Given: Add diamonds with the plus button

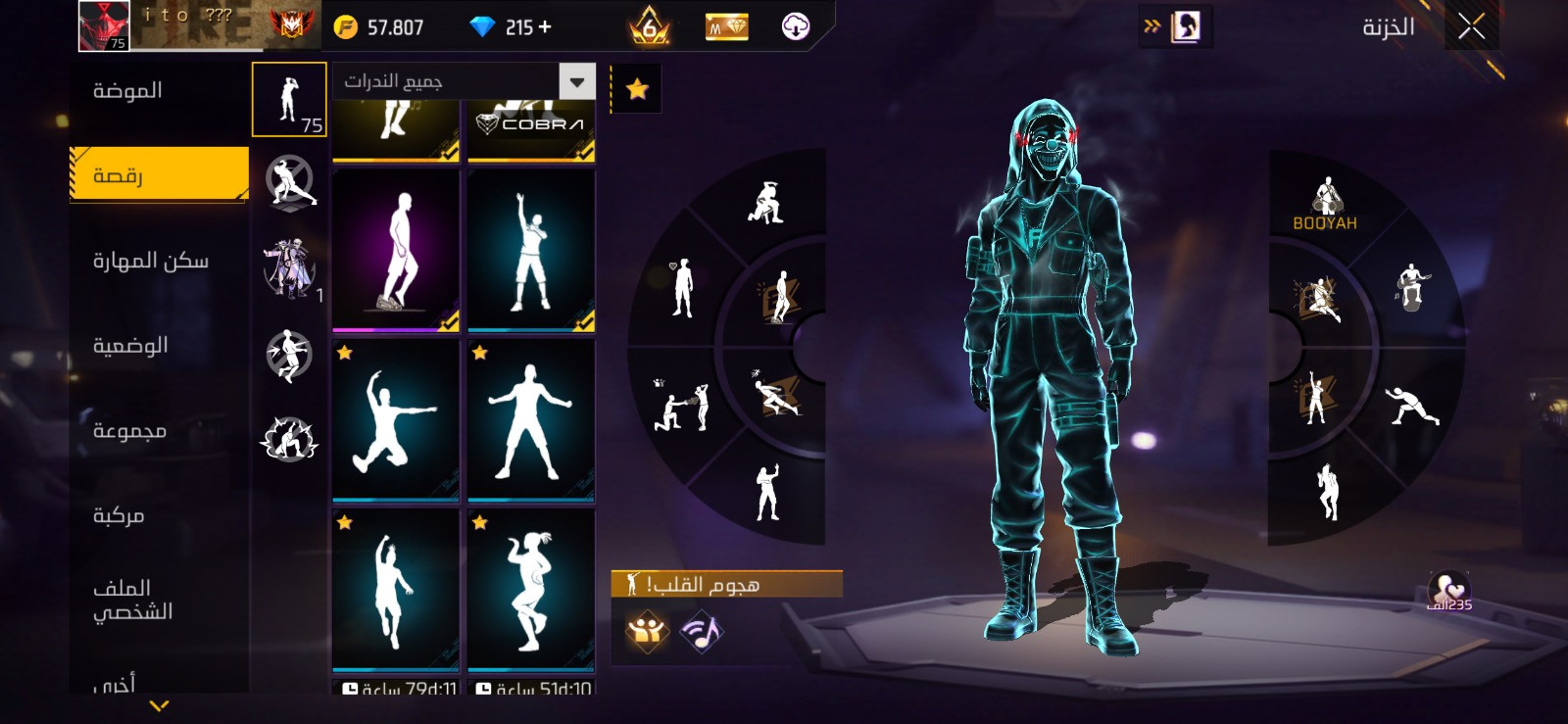Looking at the screenshot, I should (545, 27).
